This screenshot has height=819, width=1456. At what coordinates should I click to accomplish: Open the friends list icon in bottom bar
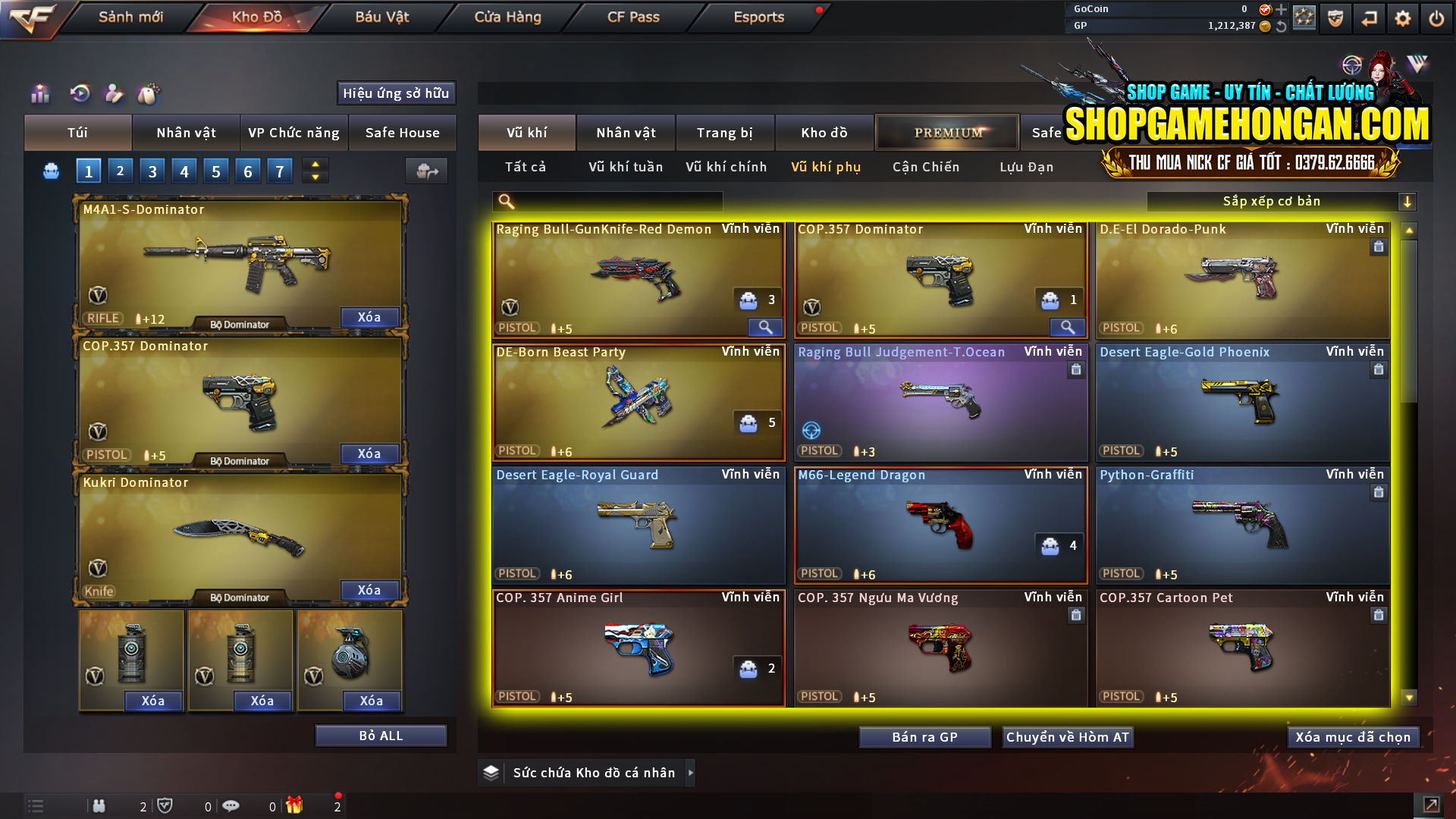click(x=99, y=805)
